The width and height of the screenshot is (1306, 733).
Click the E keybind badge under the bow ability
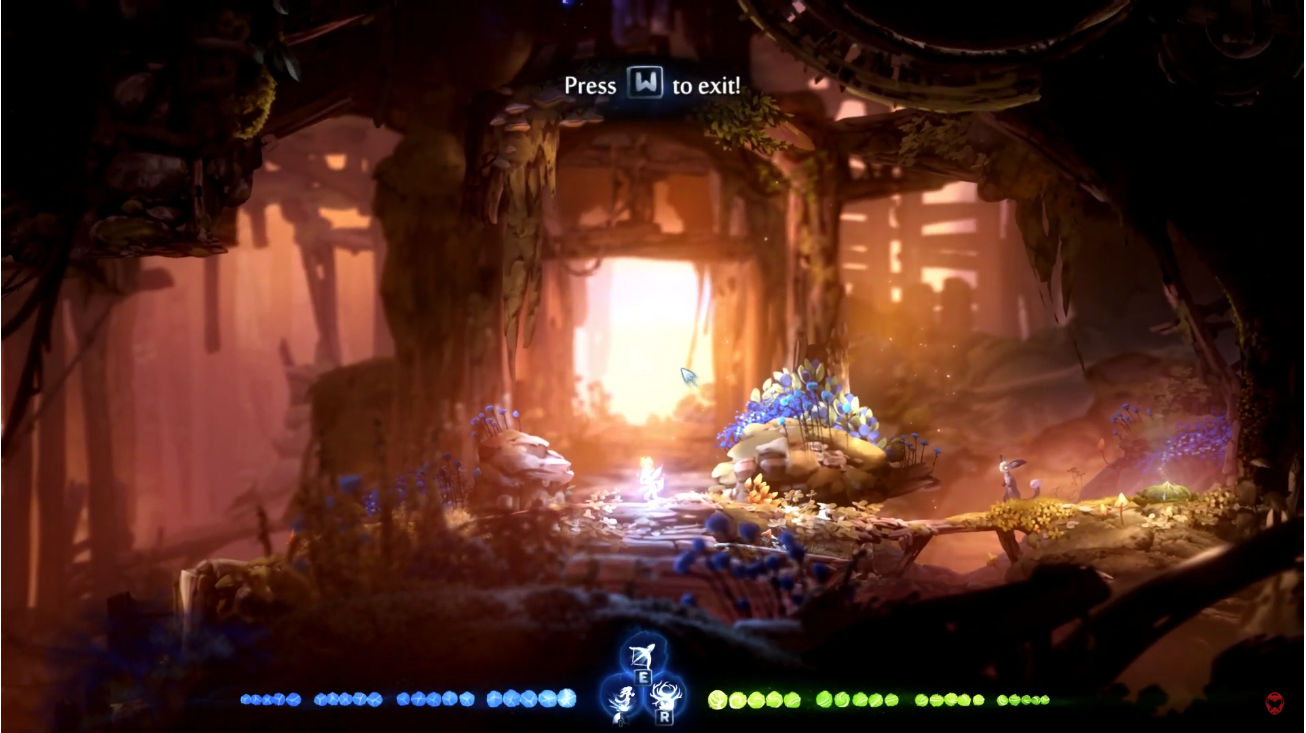pos(643,677)
